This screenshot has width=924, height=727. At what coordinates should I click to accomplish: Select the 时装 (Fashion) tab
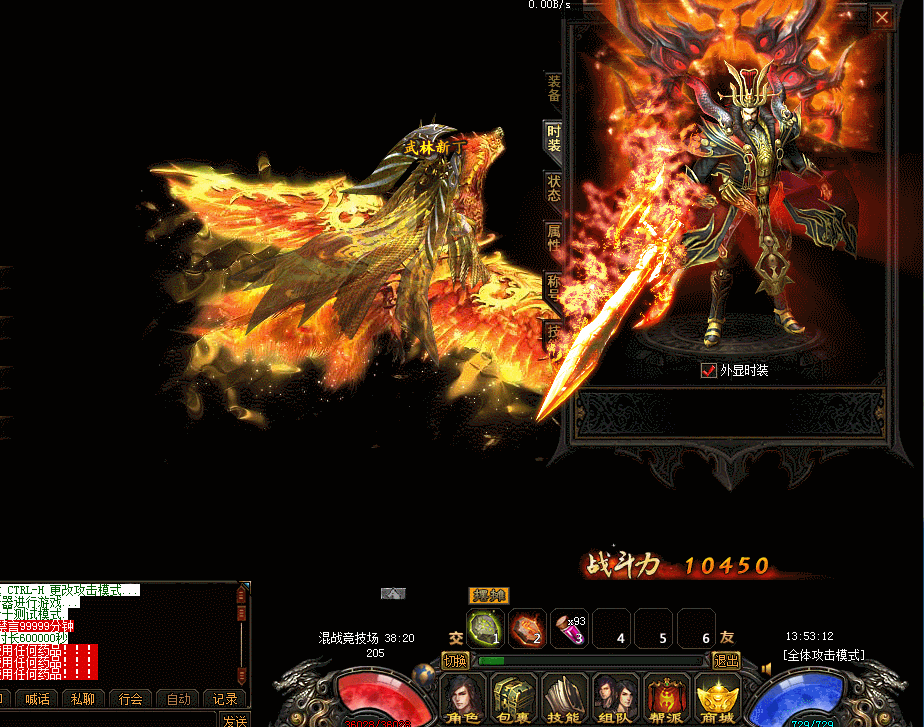click(554, 138)
